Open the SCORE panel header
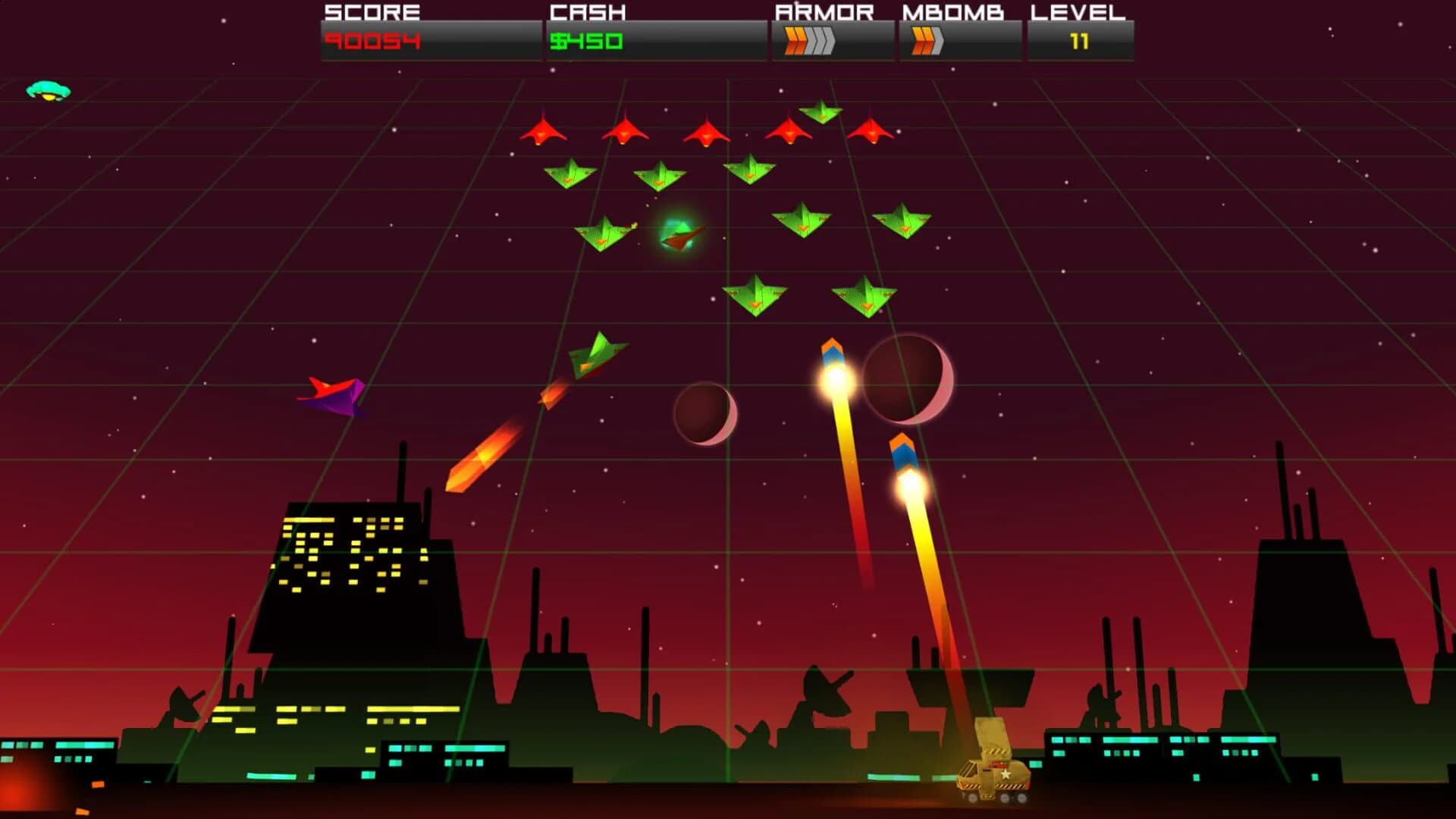This screenshot has height=819, width=1456. click(371, 12)
